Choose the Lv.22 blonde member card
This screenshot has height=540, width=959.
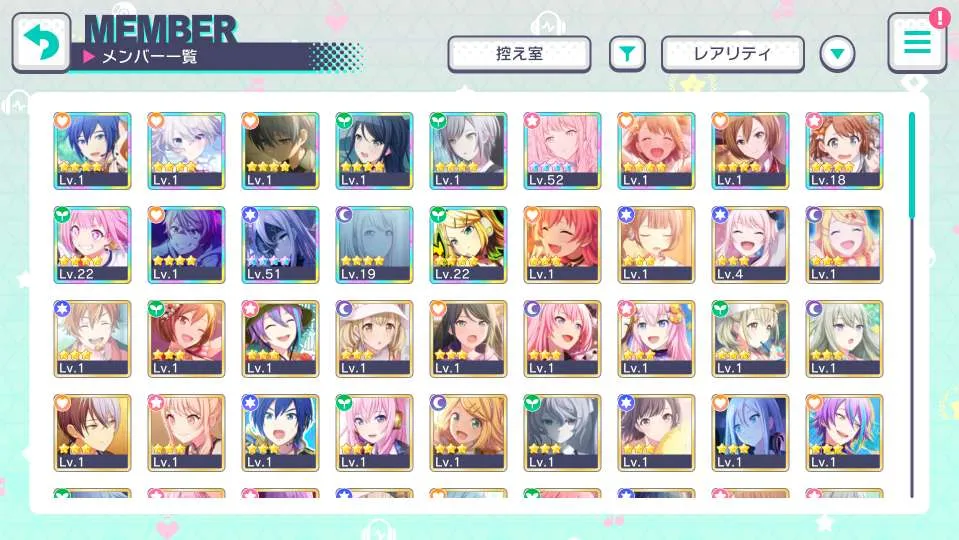pyautogui.click(x=468, y=244)
